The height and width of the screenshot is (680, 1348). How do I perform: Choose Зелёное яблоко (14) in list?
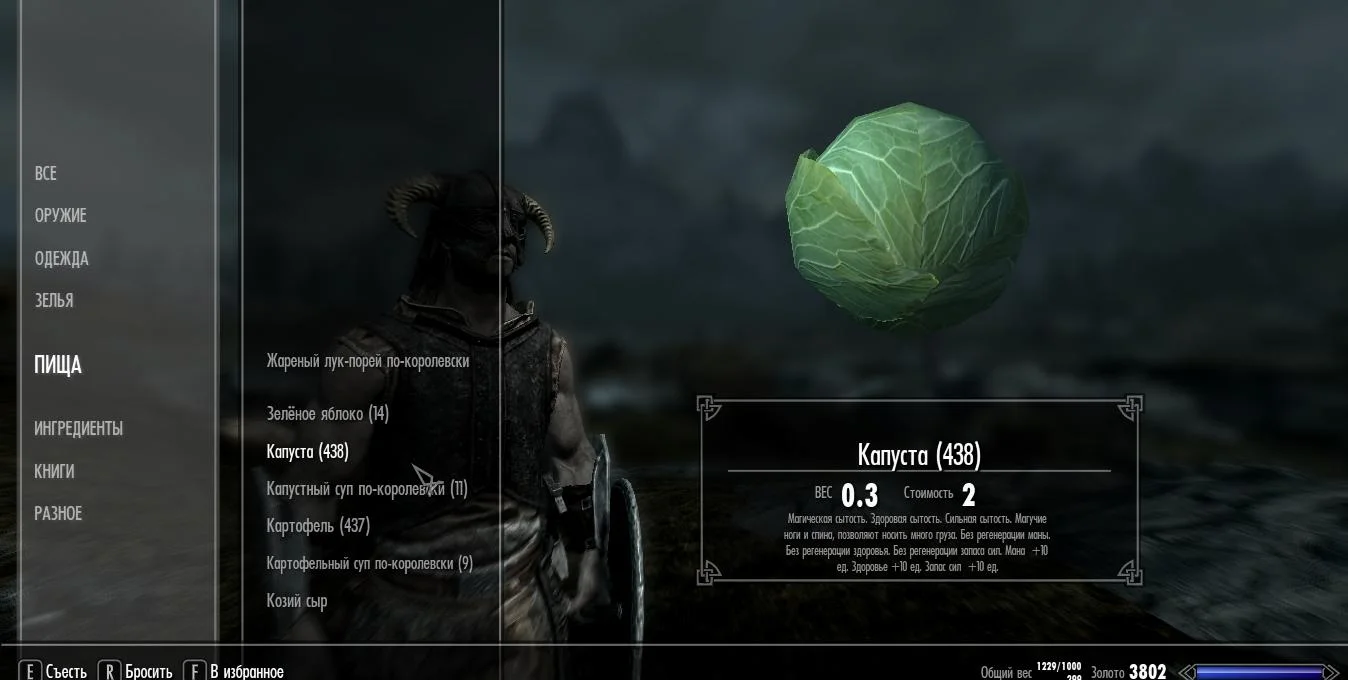[x=327, y=414]
